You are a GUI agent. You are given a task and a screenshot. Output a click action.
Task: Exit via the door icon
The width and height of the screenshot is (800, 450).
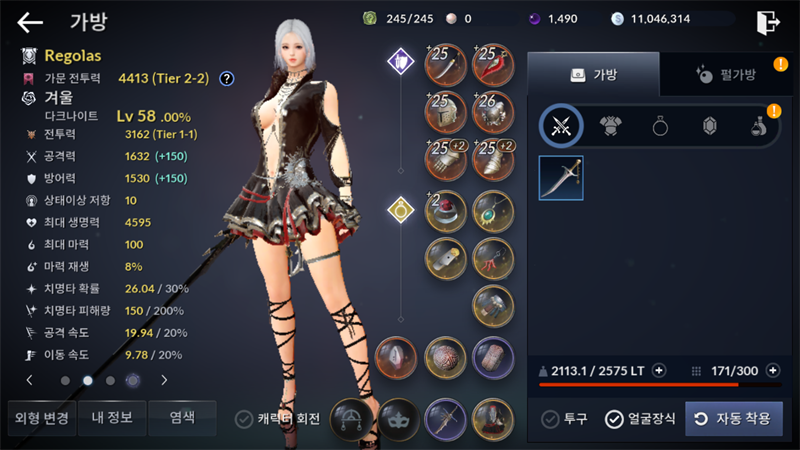pyautogui.click(x=768, y=22)
